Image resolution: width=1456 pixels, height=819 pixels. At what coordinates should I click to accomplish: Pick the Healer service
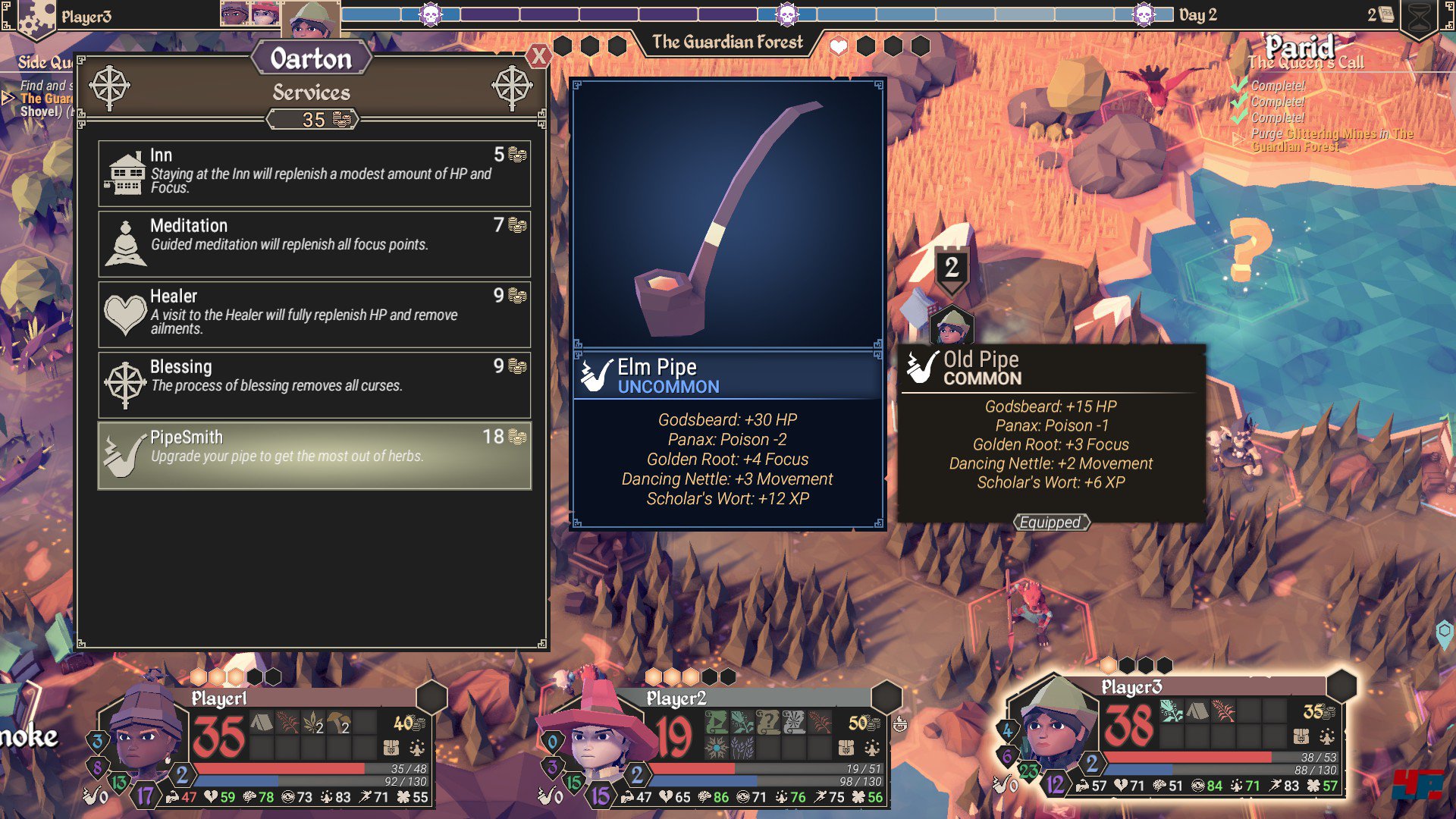(314, 314)
